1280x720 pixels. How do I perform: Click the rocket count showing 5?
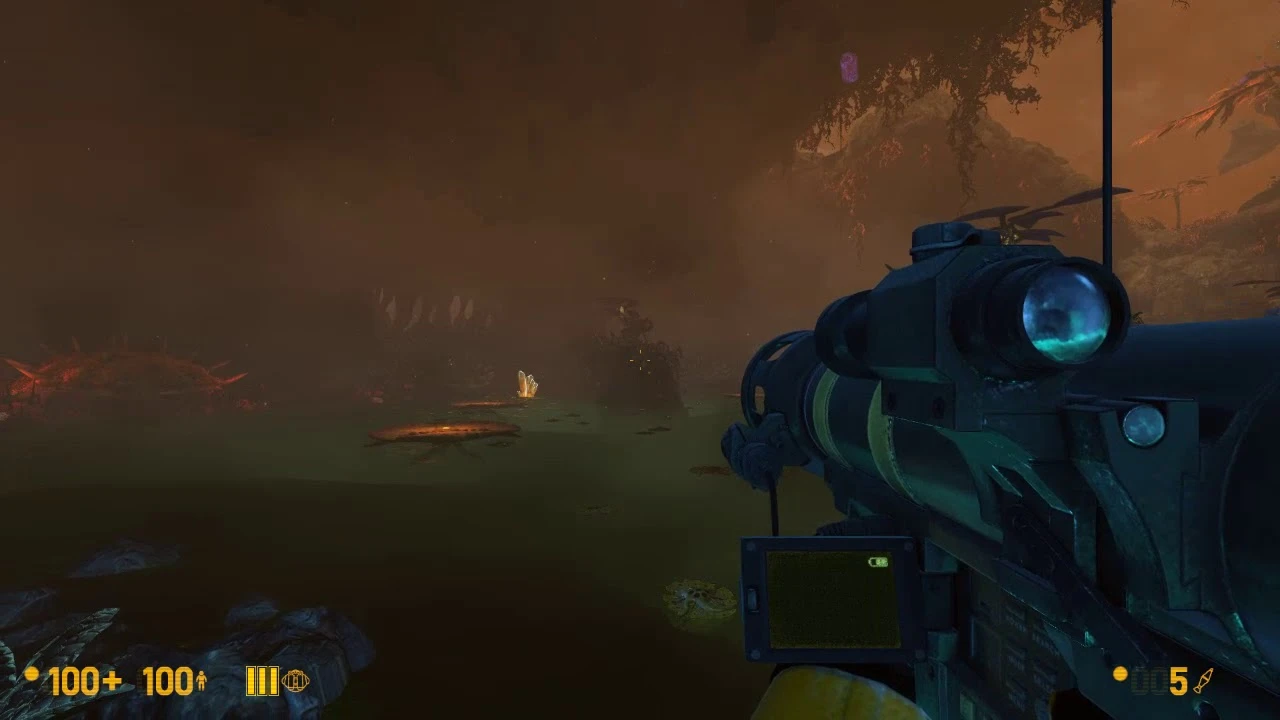coord(1176,681)
